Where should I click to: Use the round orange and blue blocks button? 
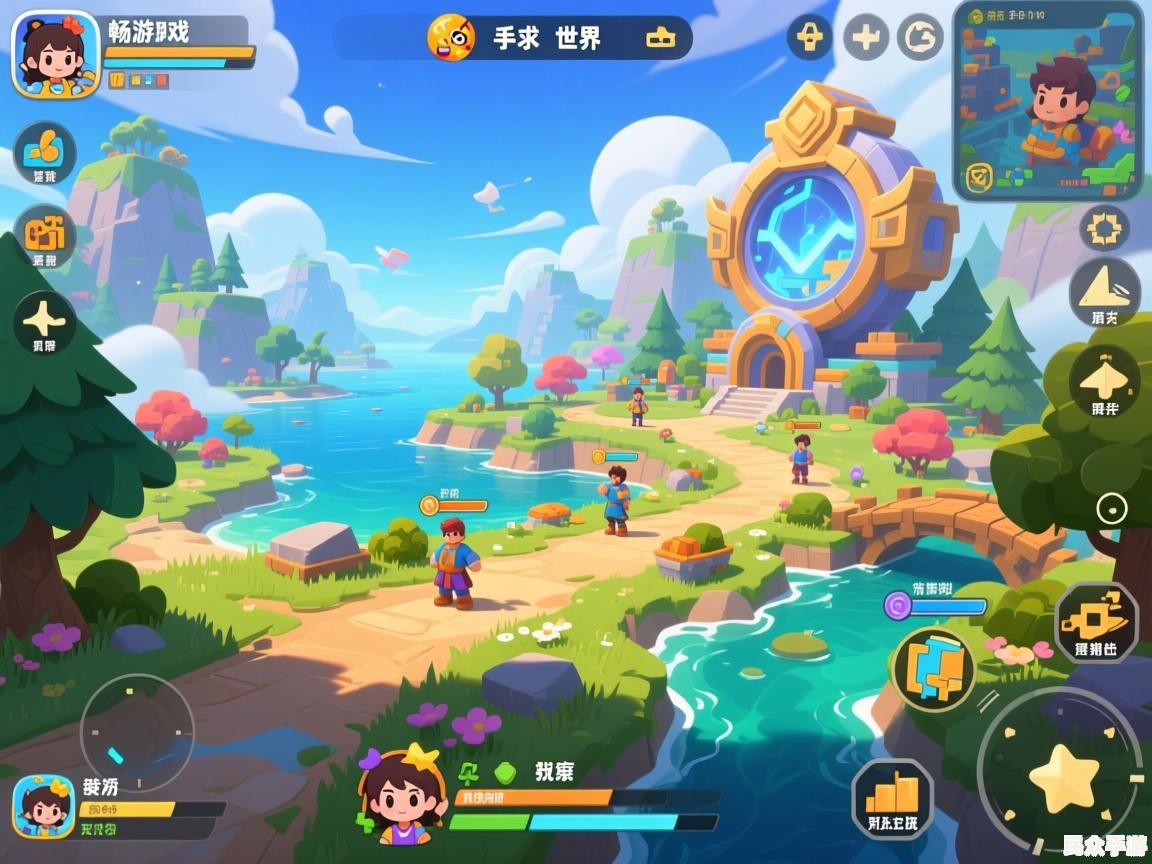pyautogui.click(x=934, y=669)
